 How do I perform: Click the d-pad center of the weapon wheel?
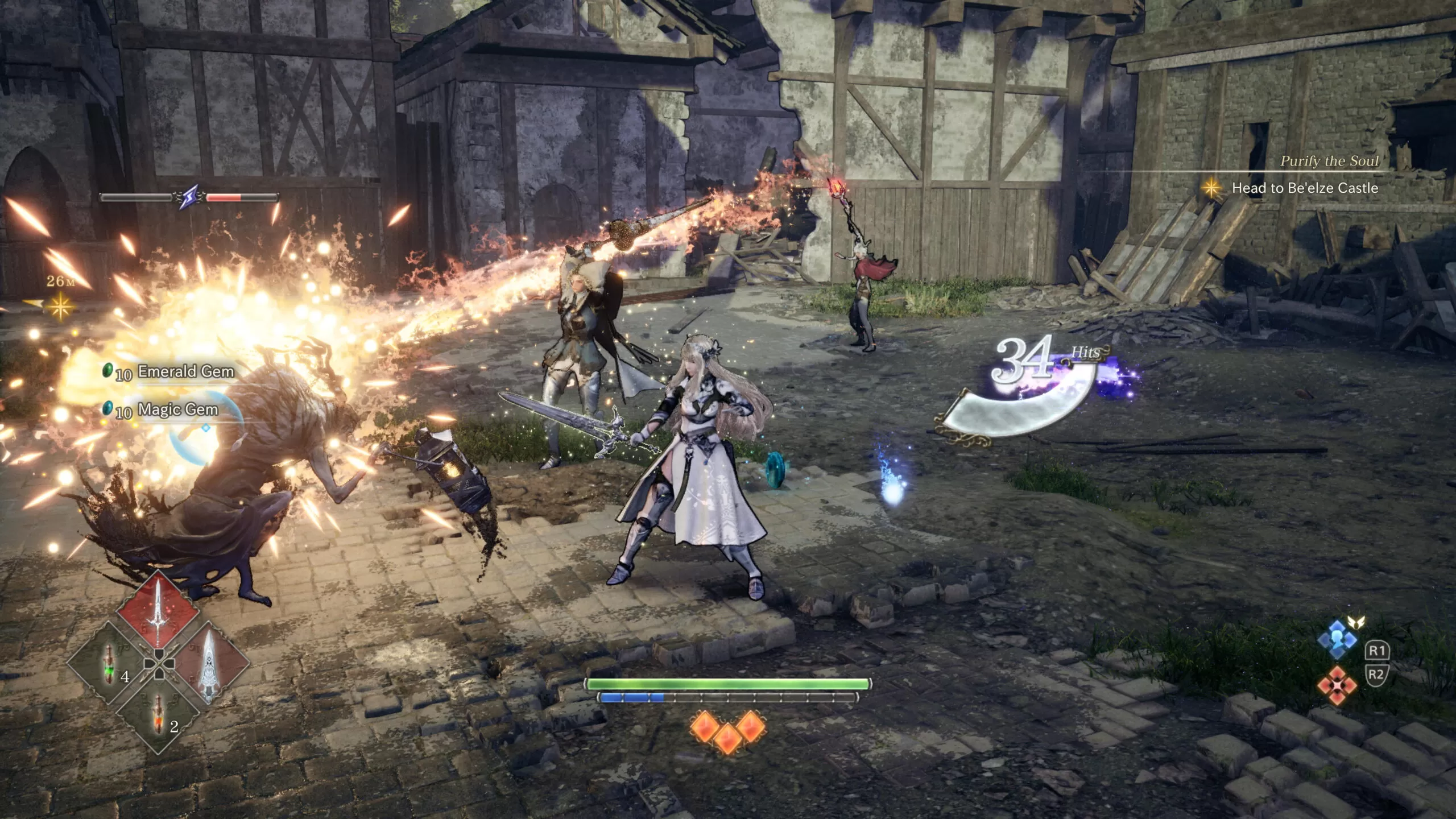pos(158,665)
